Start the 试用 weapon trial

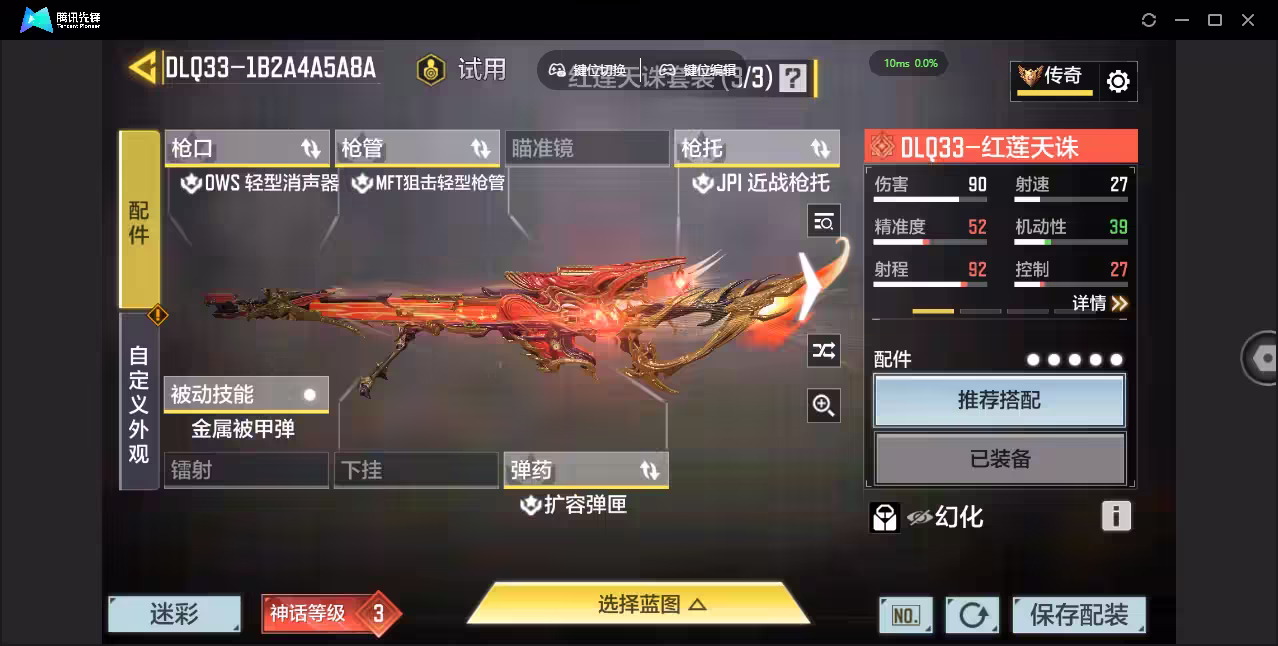tap(463, 69)
